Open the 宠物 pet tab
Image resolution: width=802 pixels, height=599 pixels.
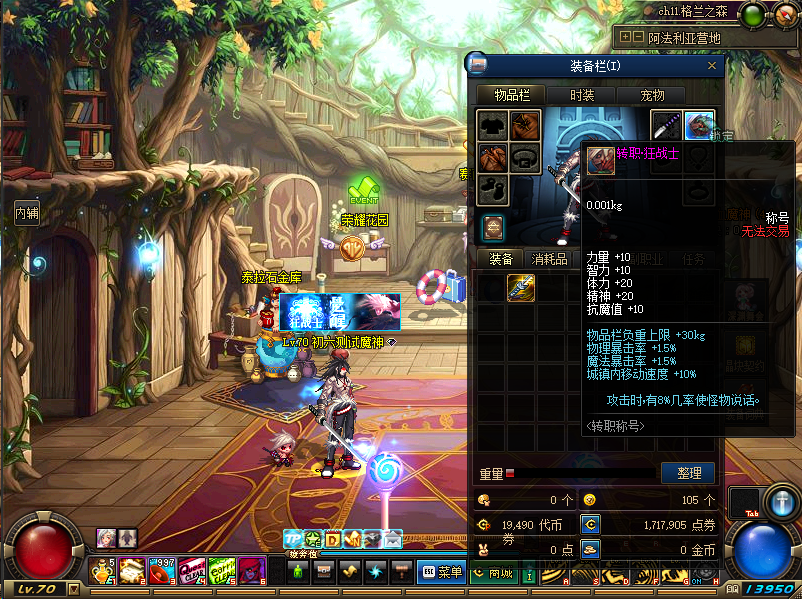(652, 95)
